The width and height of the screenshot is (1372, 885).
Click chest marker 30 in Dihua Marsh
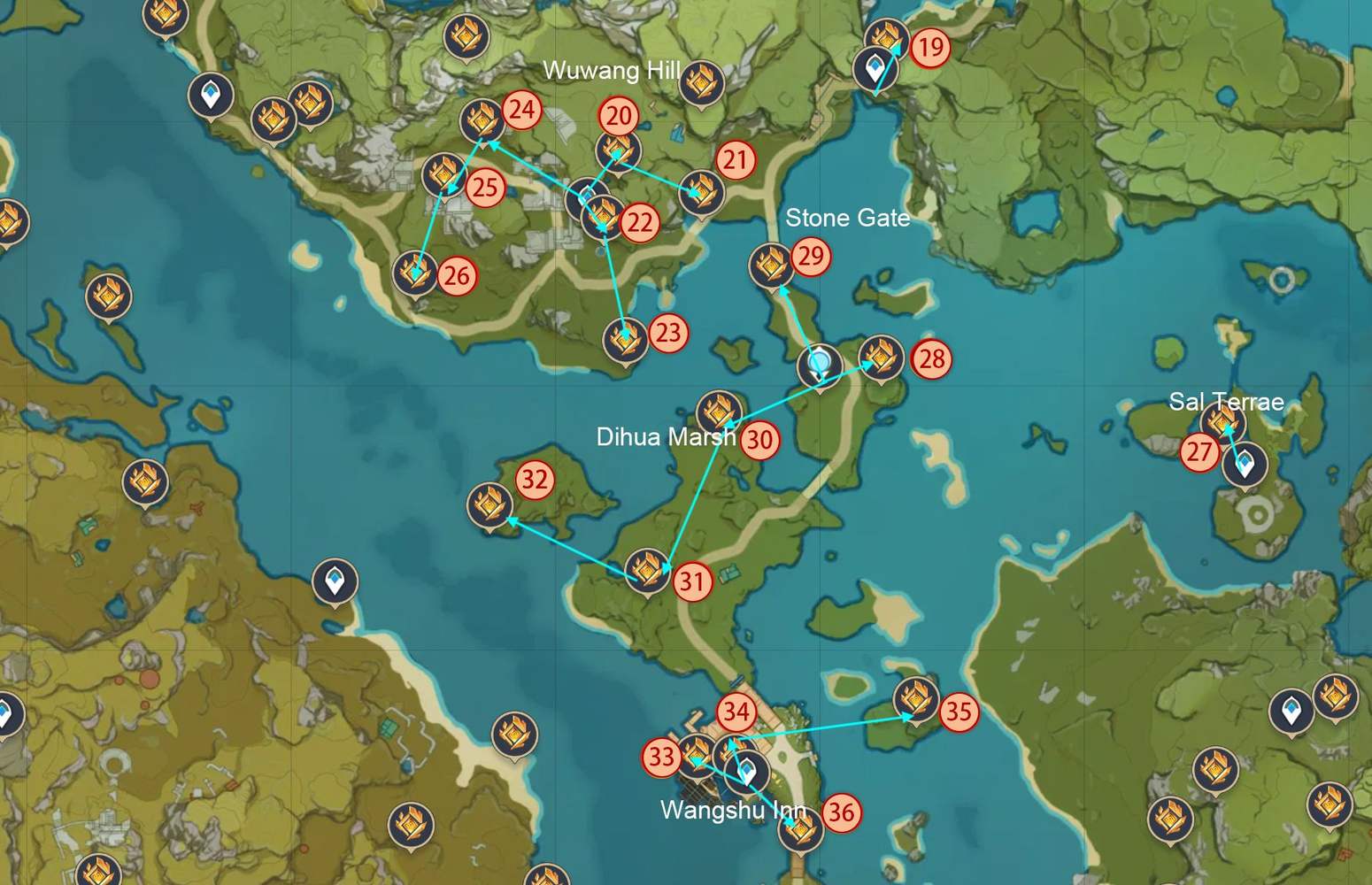pos(719,409)
